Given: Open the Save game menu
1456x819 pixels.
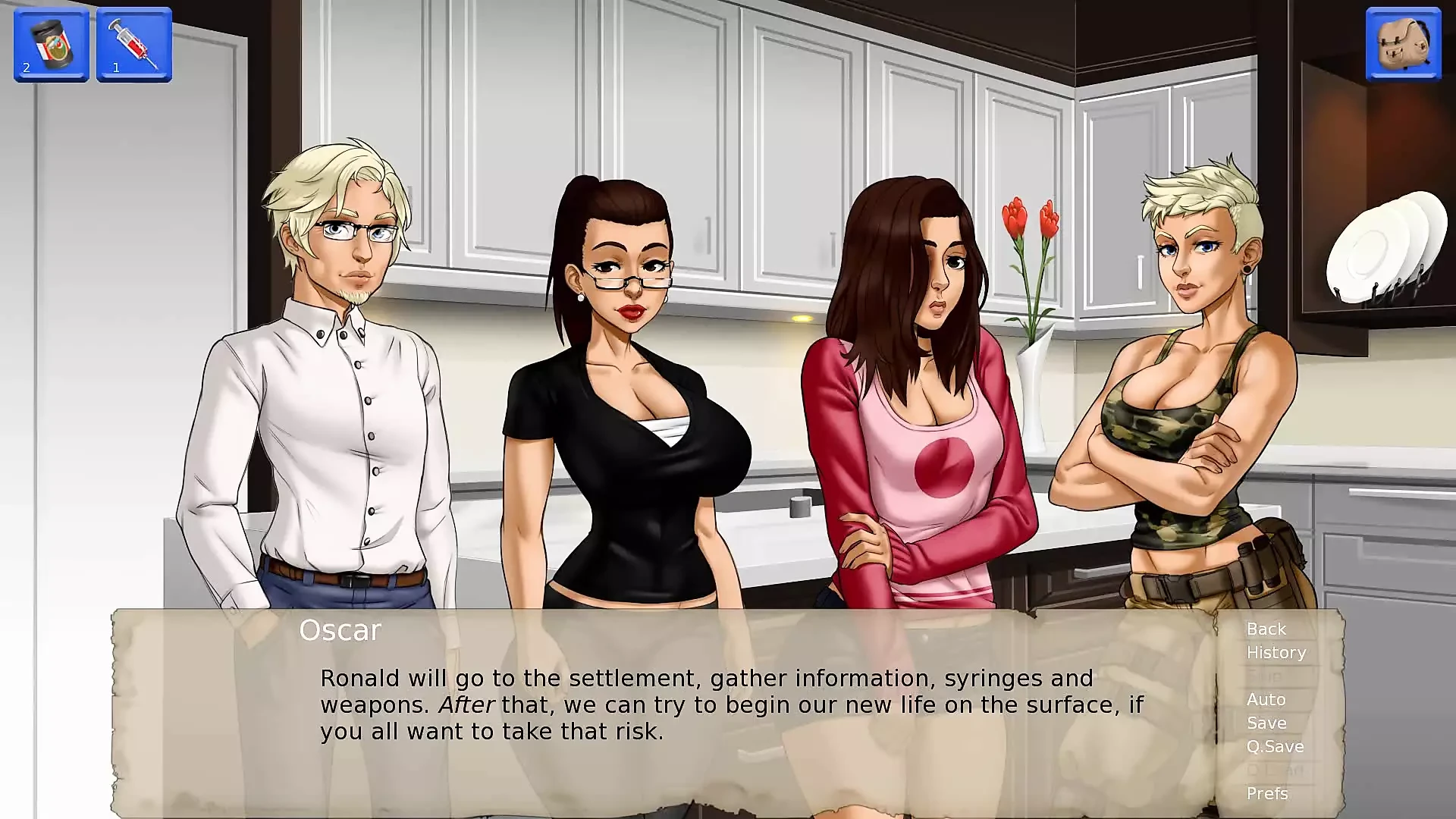Looking at the screenshot, I should pos(1266,723).
